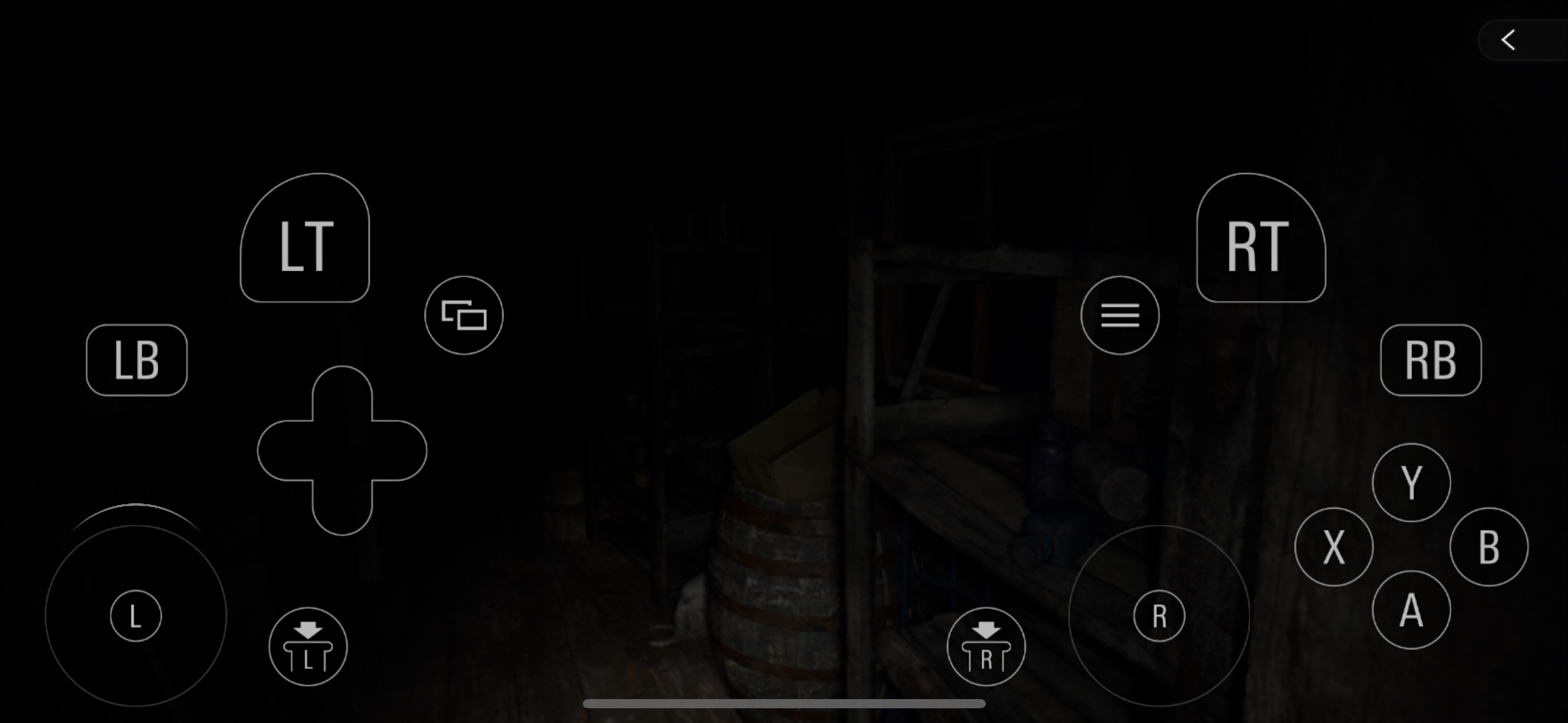This screenshot has width=1568, height=723.
Task: Tap the back chevron in the corner
Action: coord(1508,40)
